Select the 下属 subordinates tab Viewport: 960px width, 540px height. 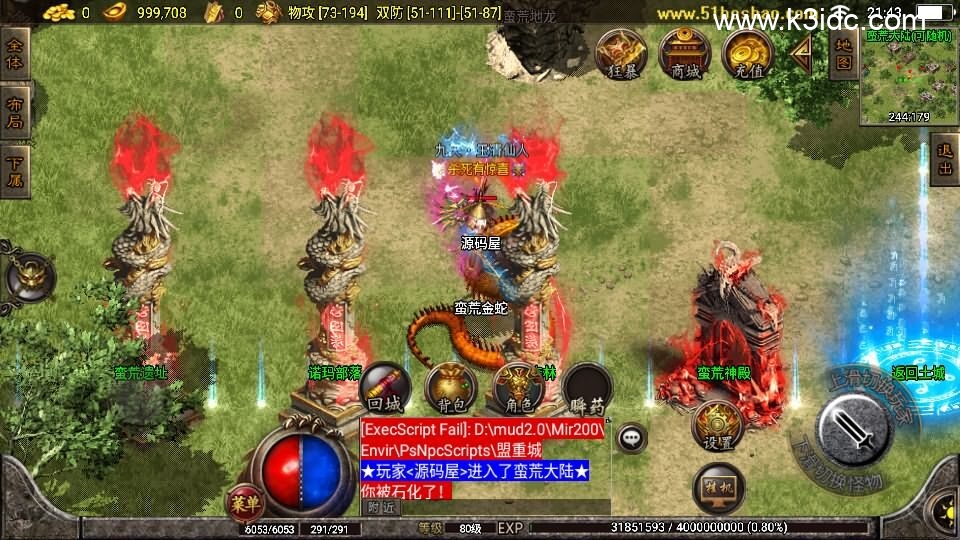pos(16,171)
